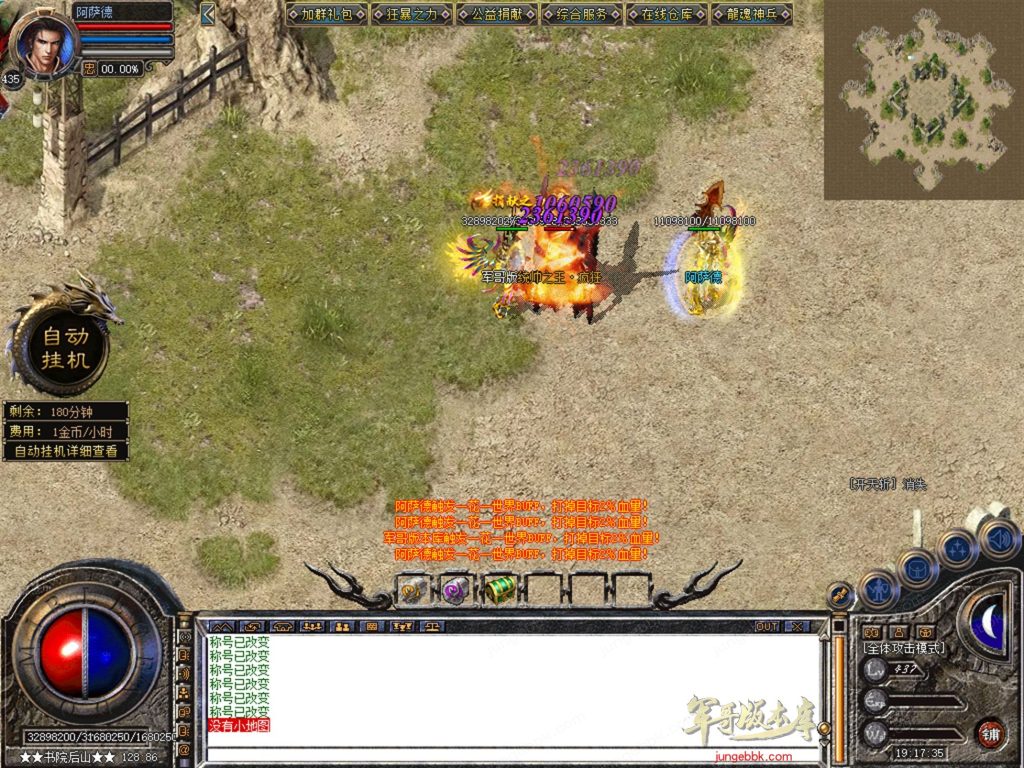Screen dimensions: 1024x768
Task: Close the chat window with X
Action: click(x=796, y=626)
